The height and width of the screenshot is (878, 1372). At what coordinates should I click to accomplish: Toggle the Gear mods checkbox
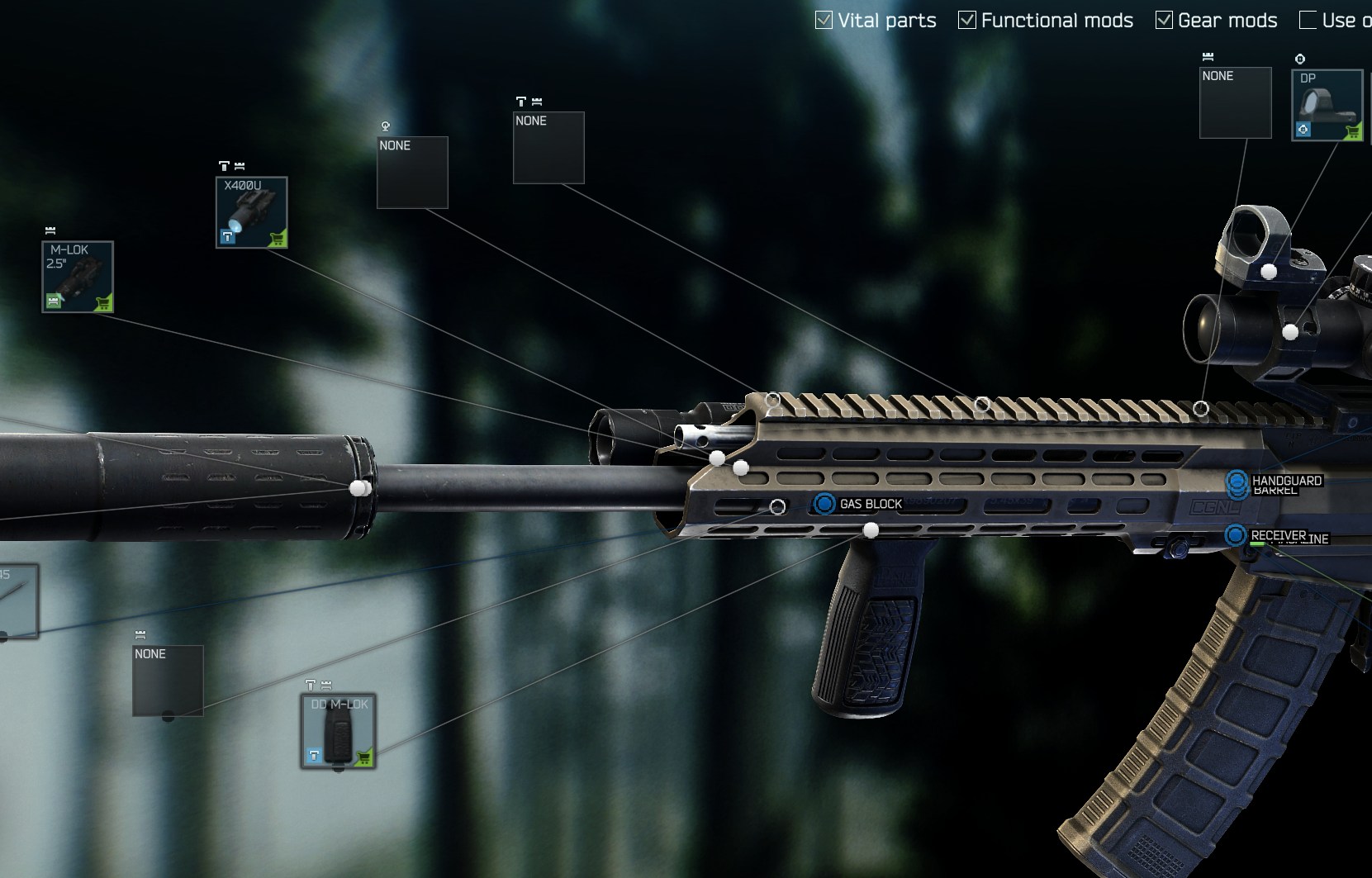click(x=1164, y=21)
